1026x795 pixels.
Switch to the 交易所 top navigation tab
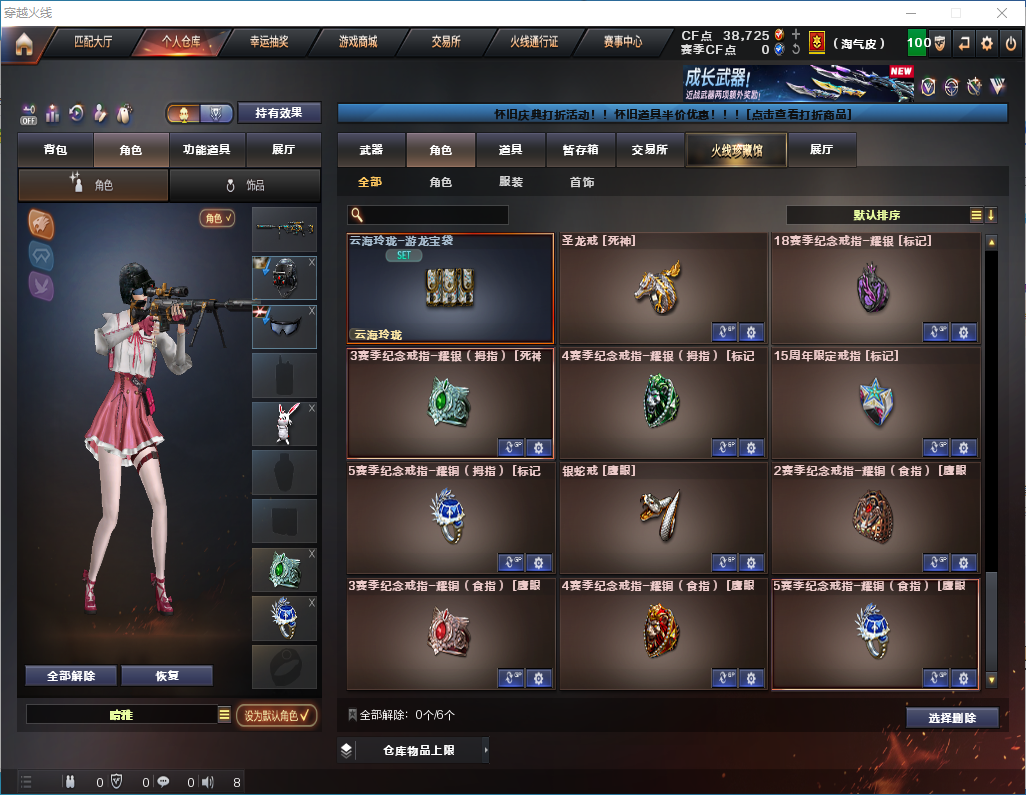click(x=446, y=43)
